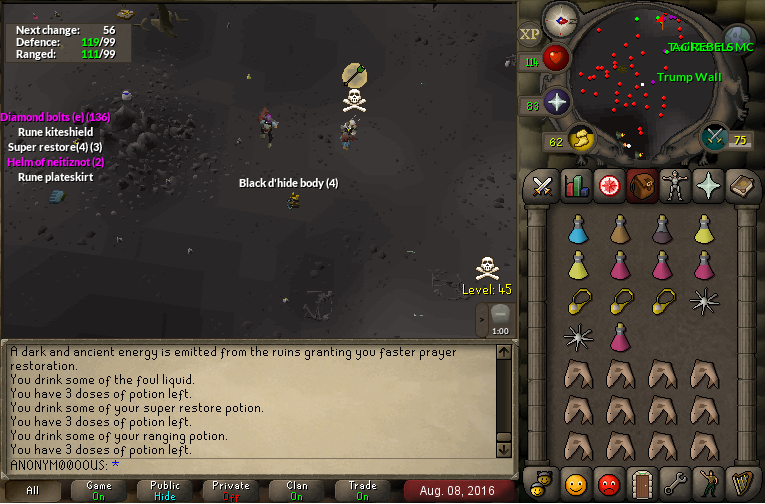Select the brown potion in the inventory
The width and height of the screenshot is (765, 504).
[620, 231]
